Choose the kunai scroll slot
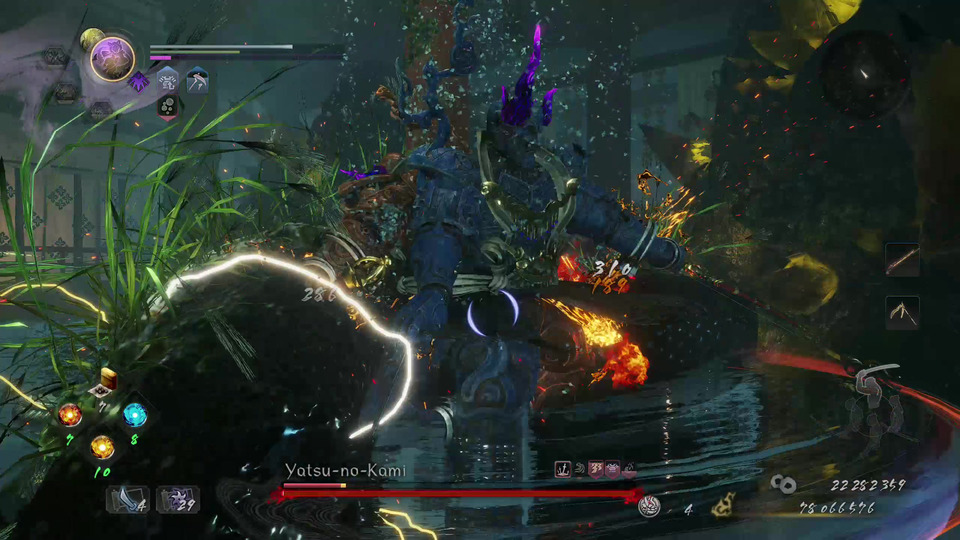This screenshot has height=540, width=960. click(127, 499)
